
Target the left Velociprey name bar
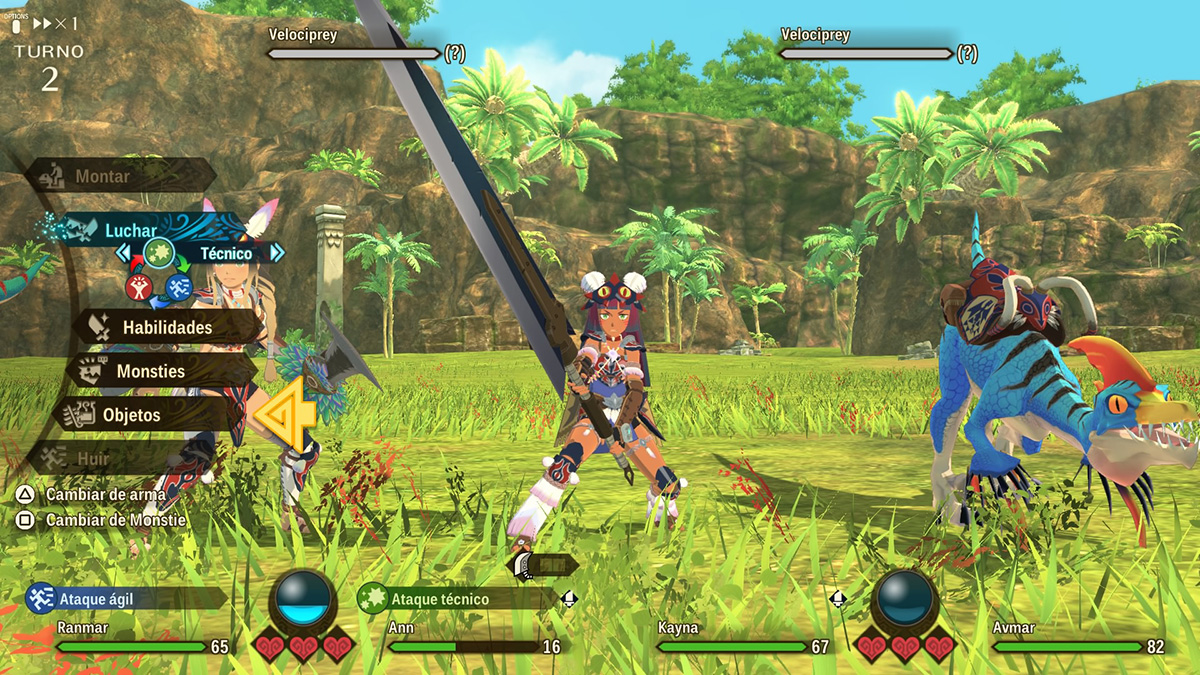coord(354,52)
